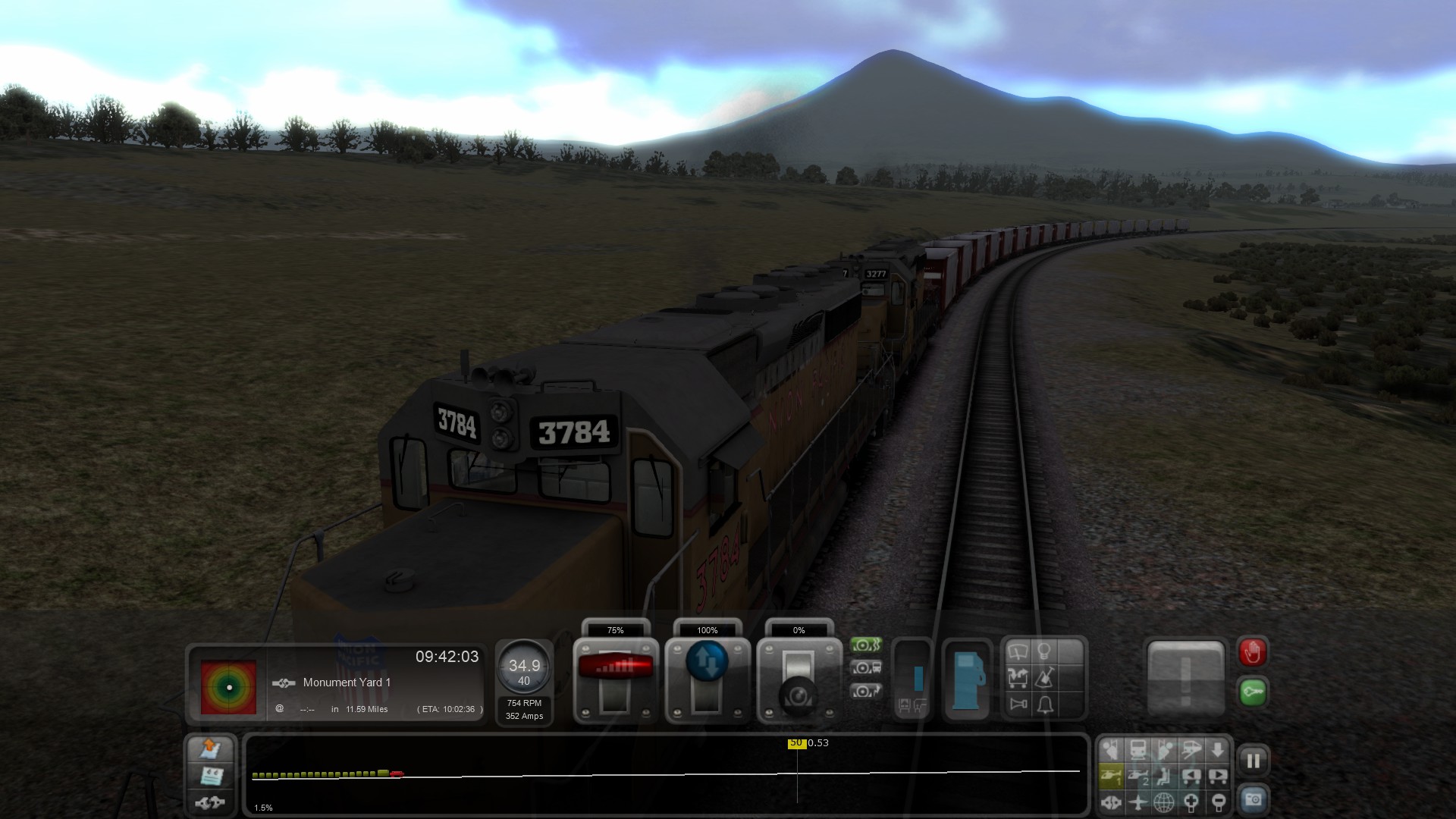The height and width of the screenshot is (819, 1456).
Task: Open the world map globe icon
Action: click(x=1164, y=802)
